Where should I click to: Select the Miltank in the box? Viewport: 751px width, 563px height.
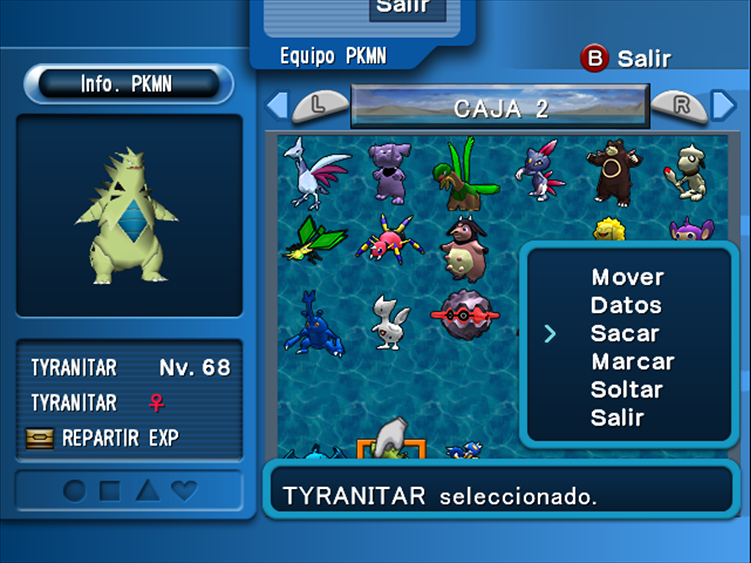pos(464,246)
